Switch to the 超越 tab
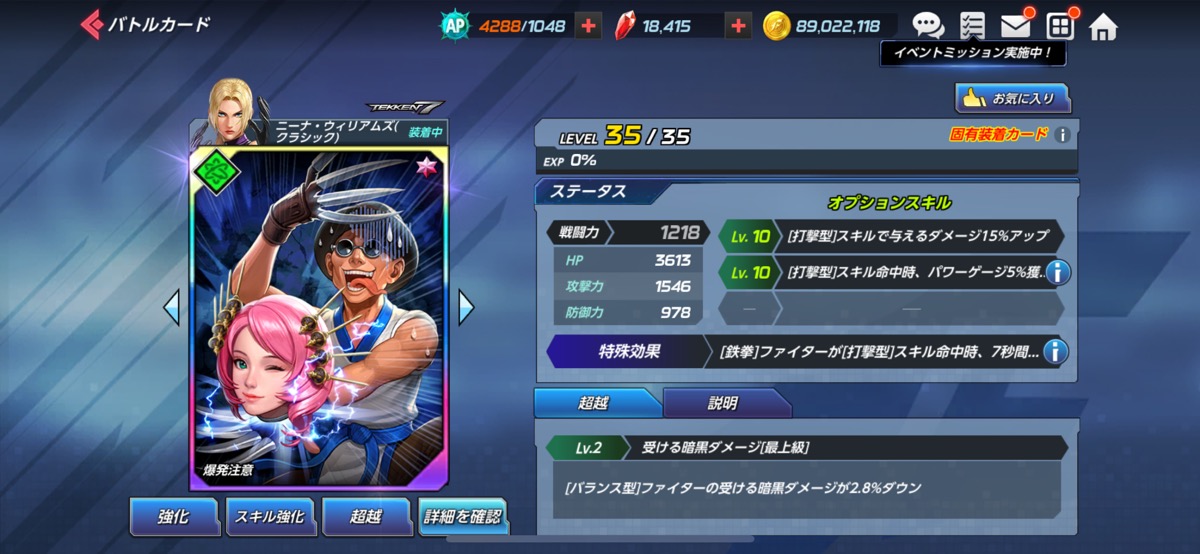Viewport: 1200px width, 554px height. coord(594,403)
